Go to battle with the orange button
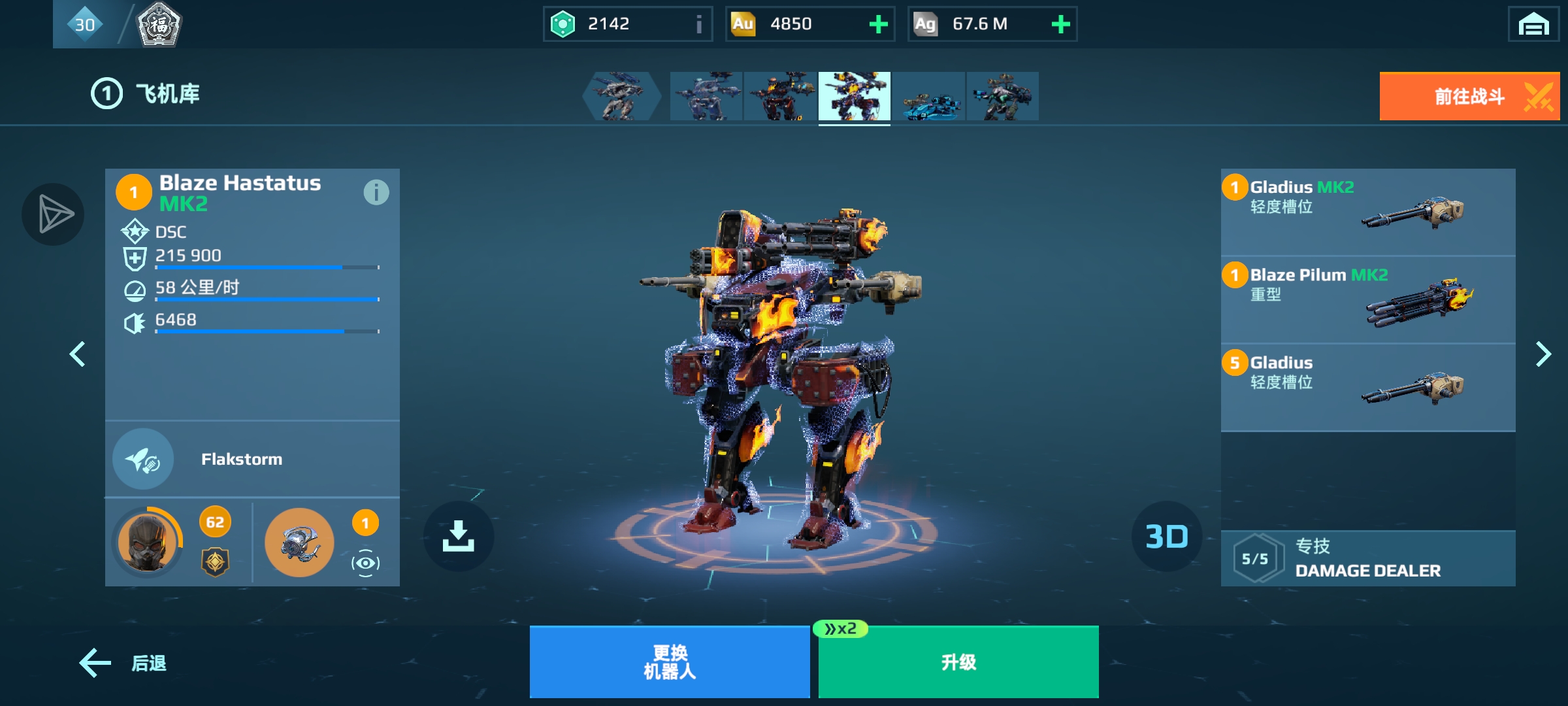This screenshot has height=706, width=1568. point(1469,96)
